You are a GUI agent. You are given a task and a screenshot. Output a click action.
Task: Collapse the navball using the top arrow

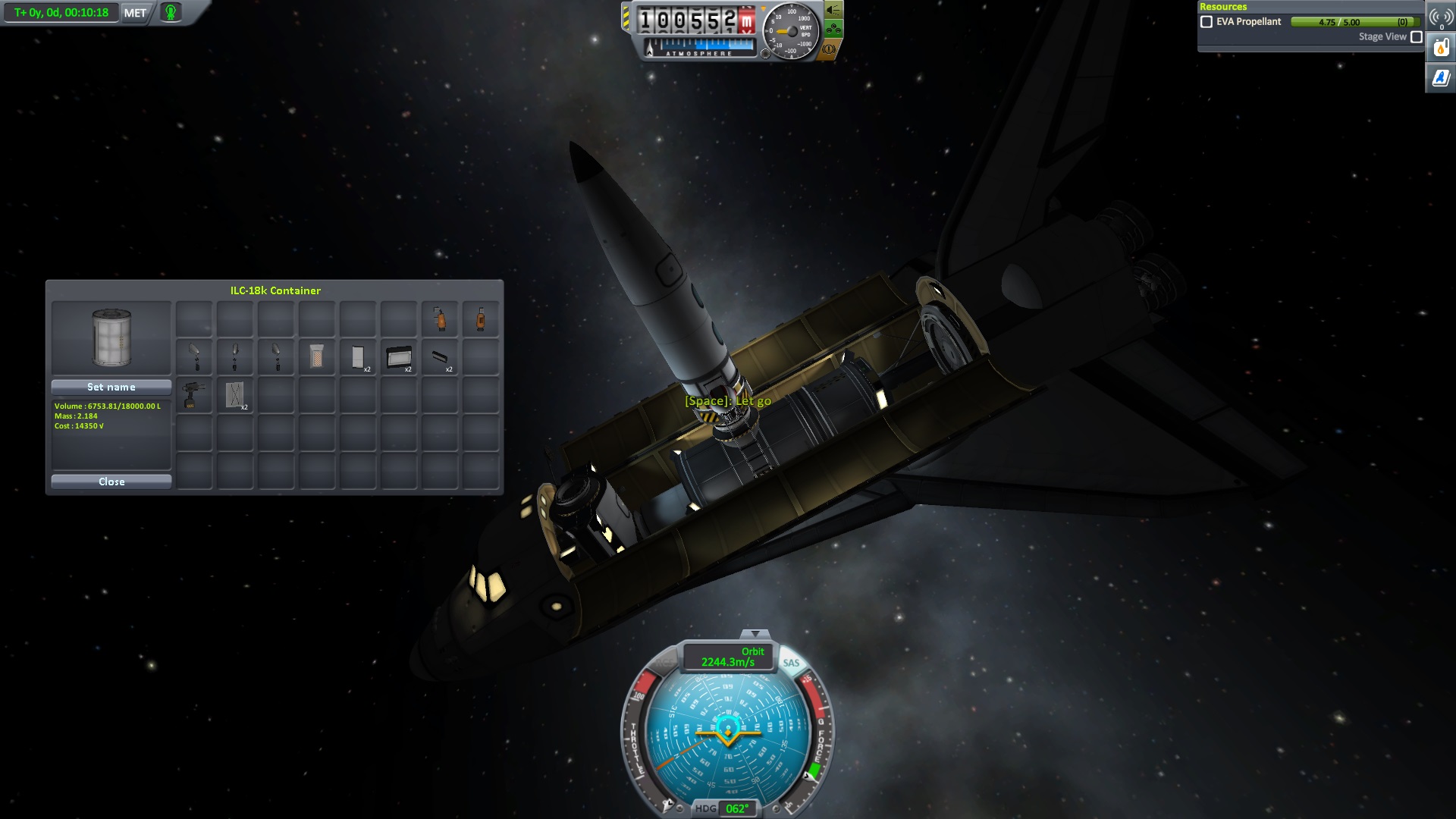(755, 634)
